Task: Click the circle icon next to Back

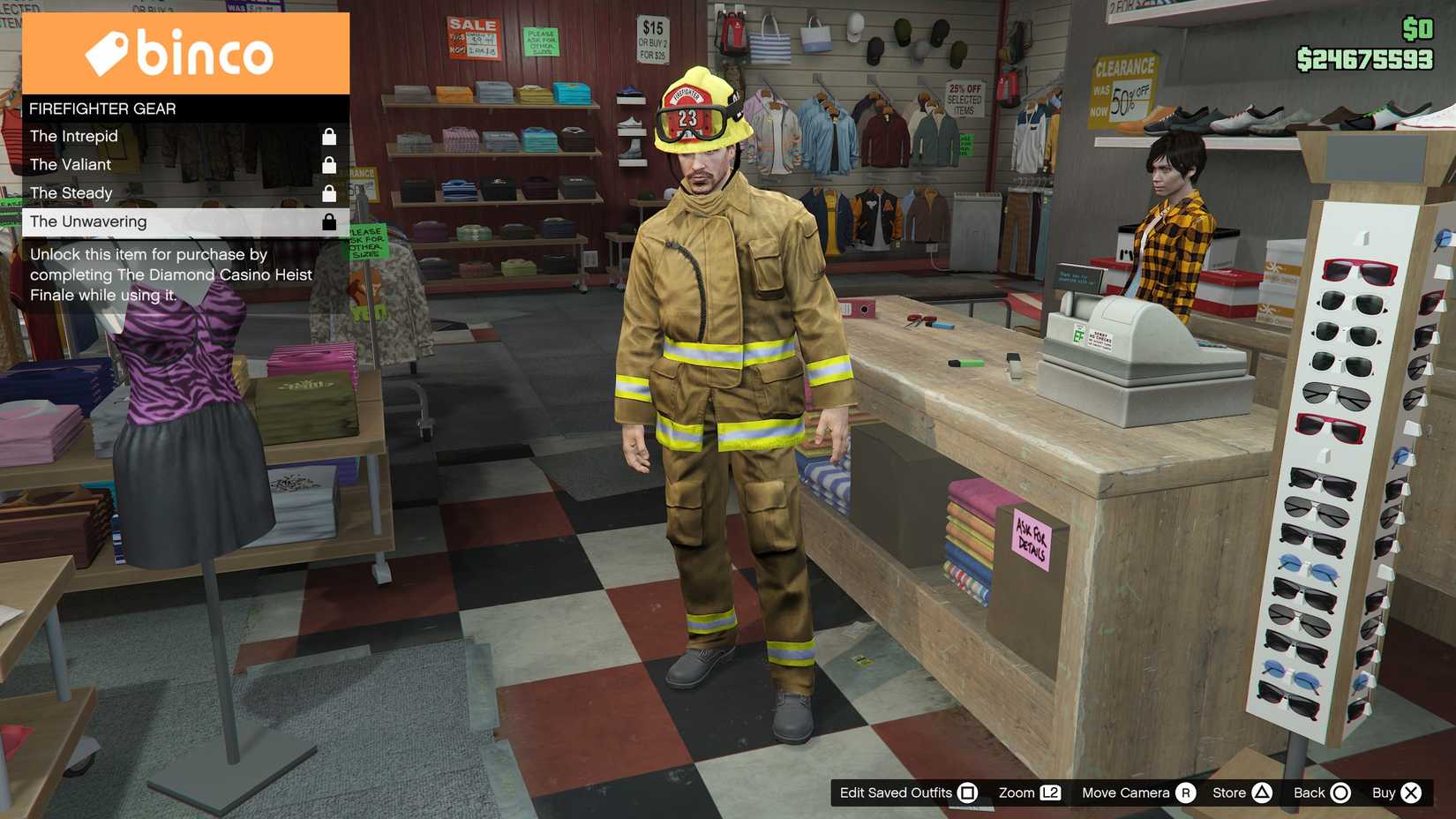Action: [1341, 793]
